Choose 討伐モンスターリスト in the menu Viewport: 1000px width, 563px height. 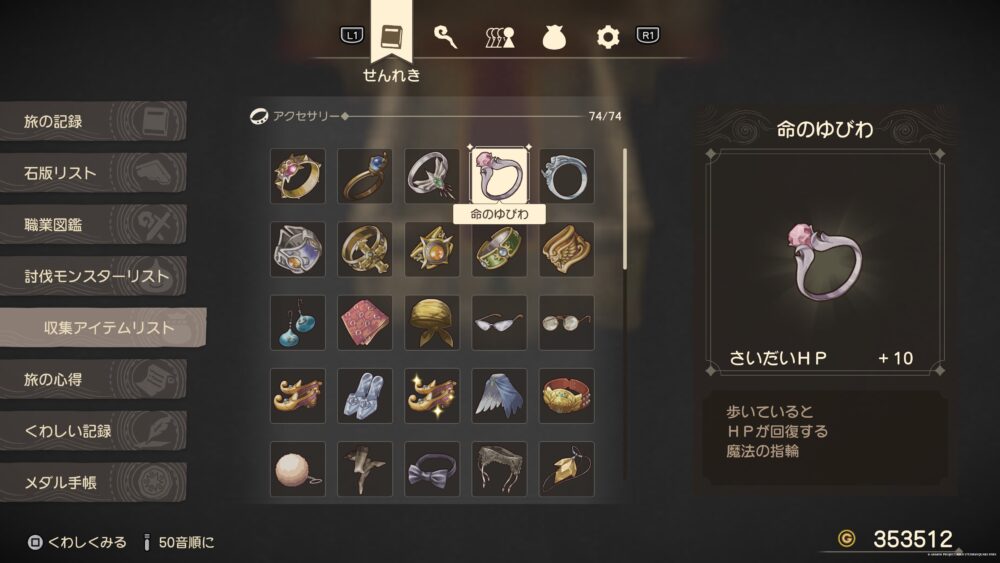(95, 276)
